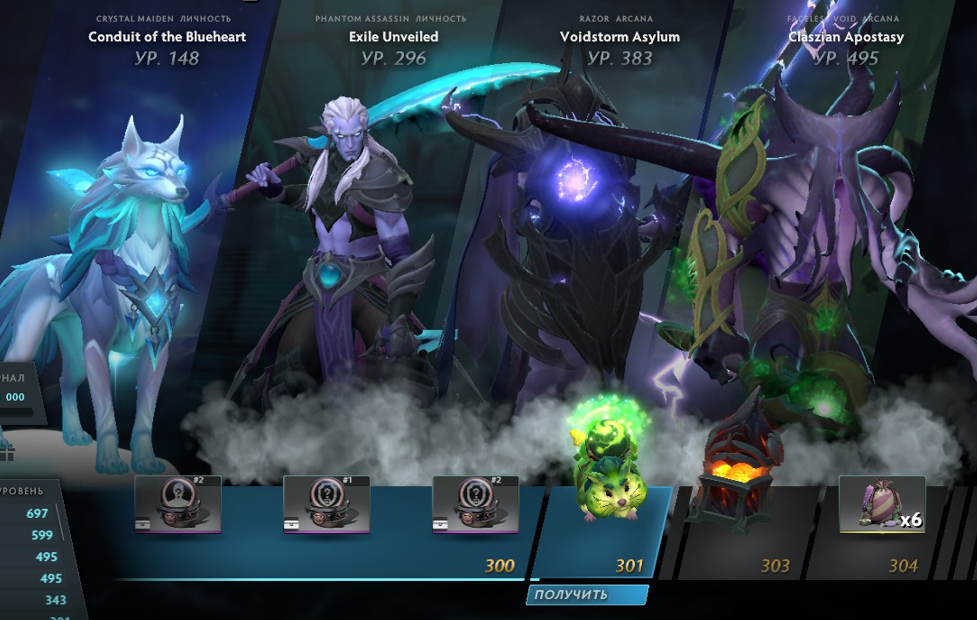The width and height of the screenshot is (977, 620).
Task: Preview the Voidstorm Asylum arcana reward
Action: pyautogui.click(x=619, y=37)
